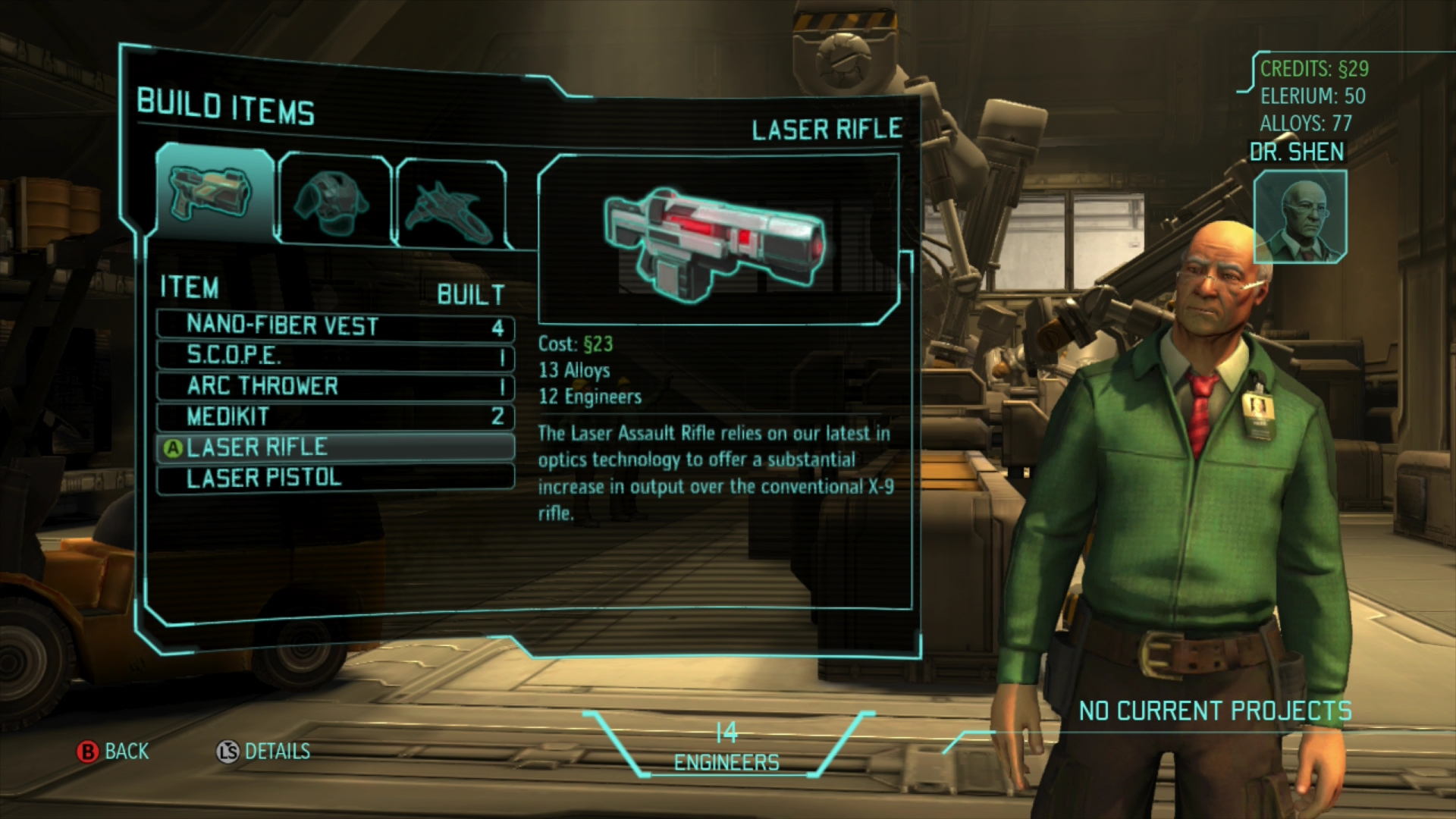Click the Laser Rifle preview image

click(717, 240)
